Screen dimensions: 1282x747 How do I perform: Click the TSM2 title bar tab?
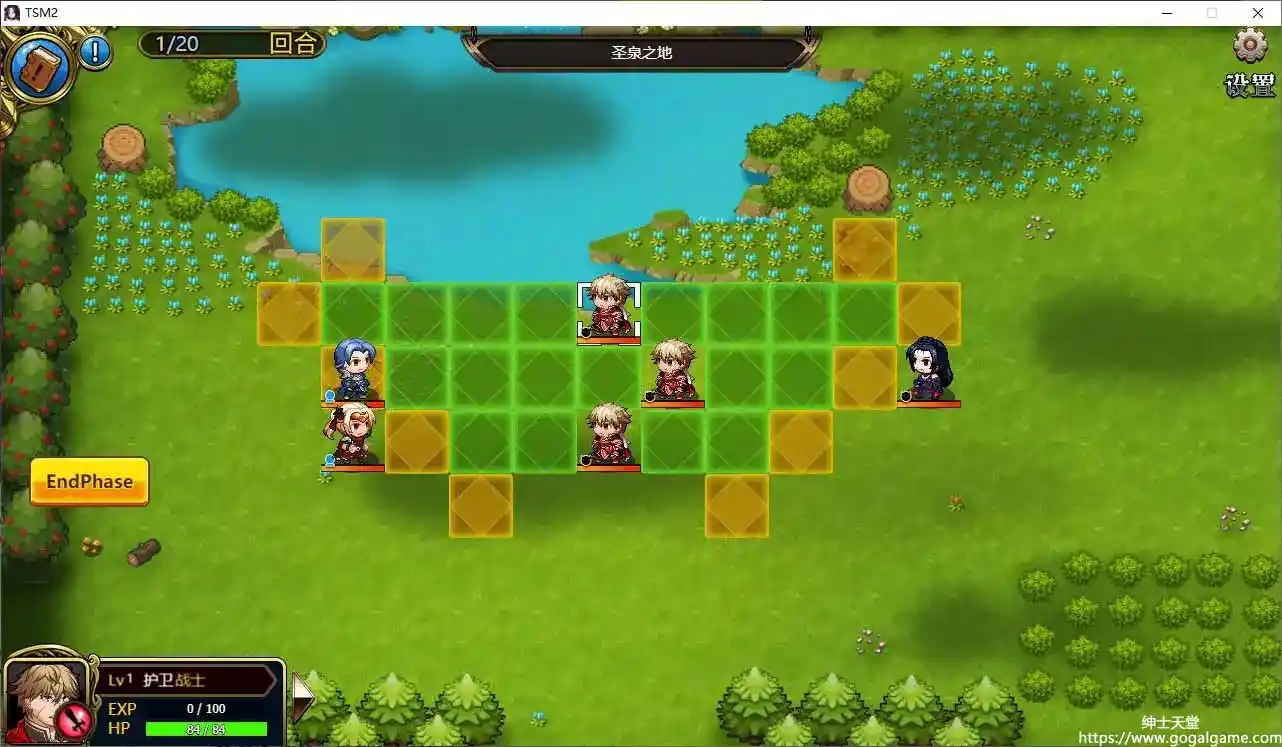coord(44,12)
